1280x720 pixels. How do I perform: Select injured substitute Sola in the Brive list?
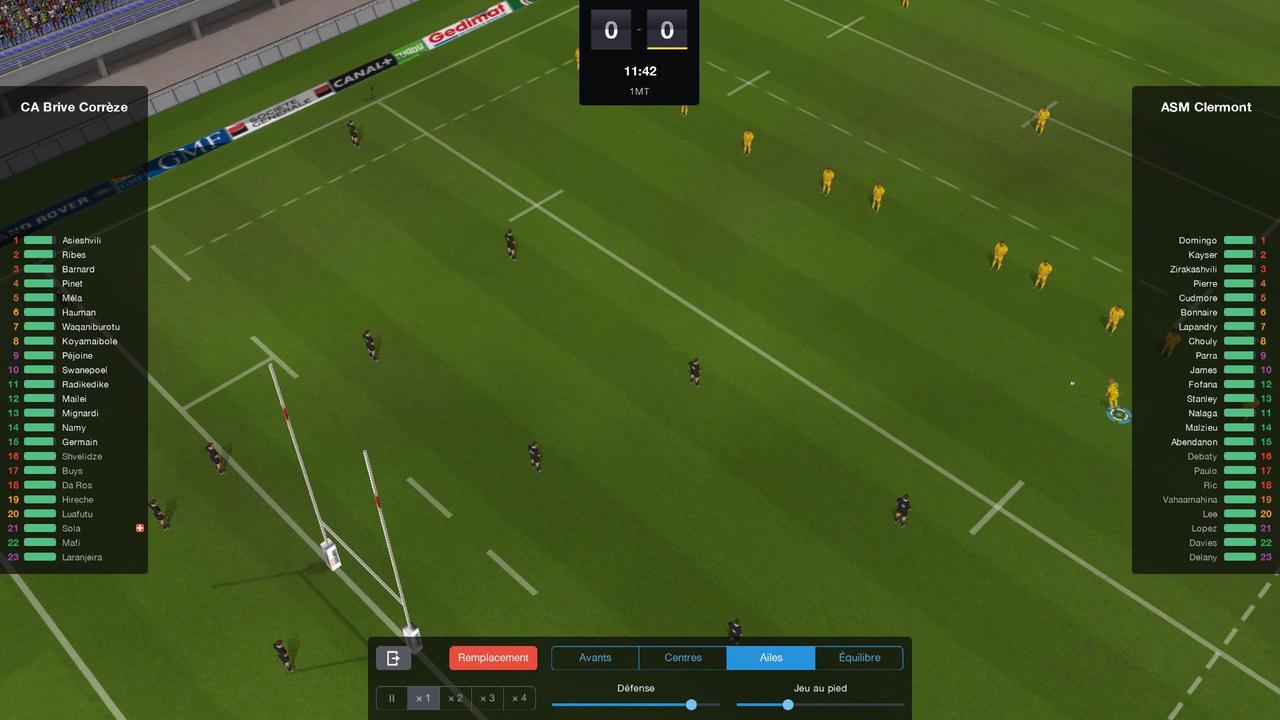coord(71,529)
